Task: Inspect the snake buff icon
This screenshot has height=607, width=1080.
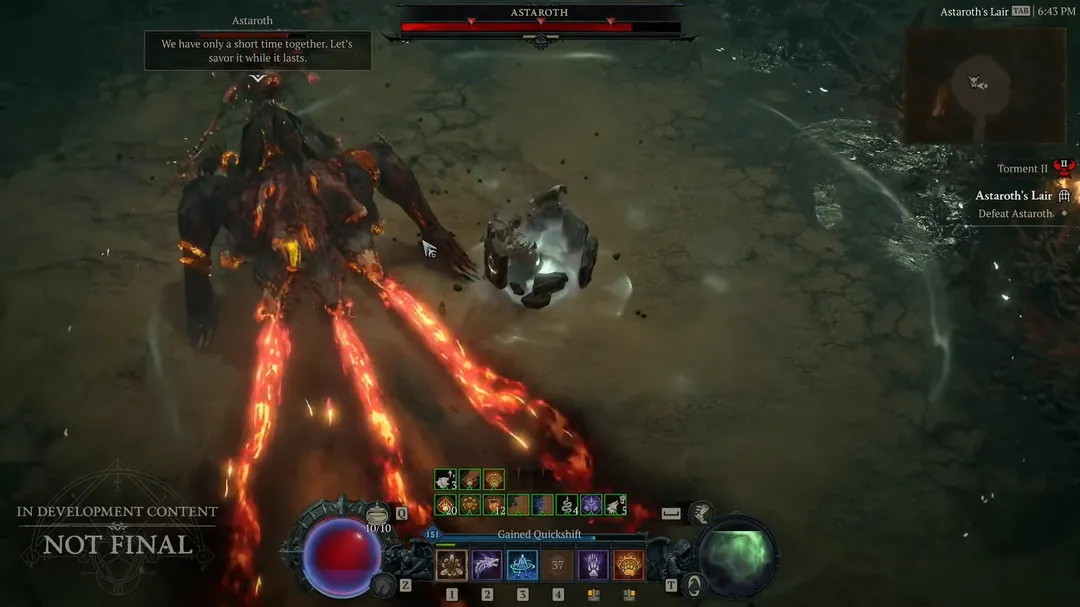Action: point(566,505)
